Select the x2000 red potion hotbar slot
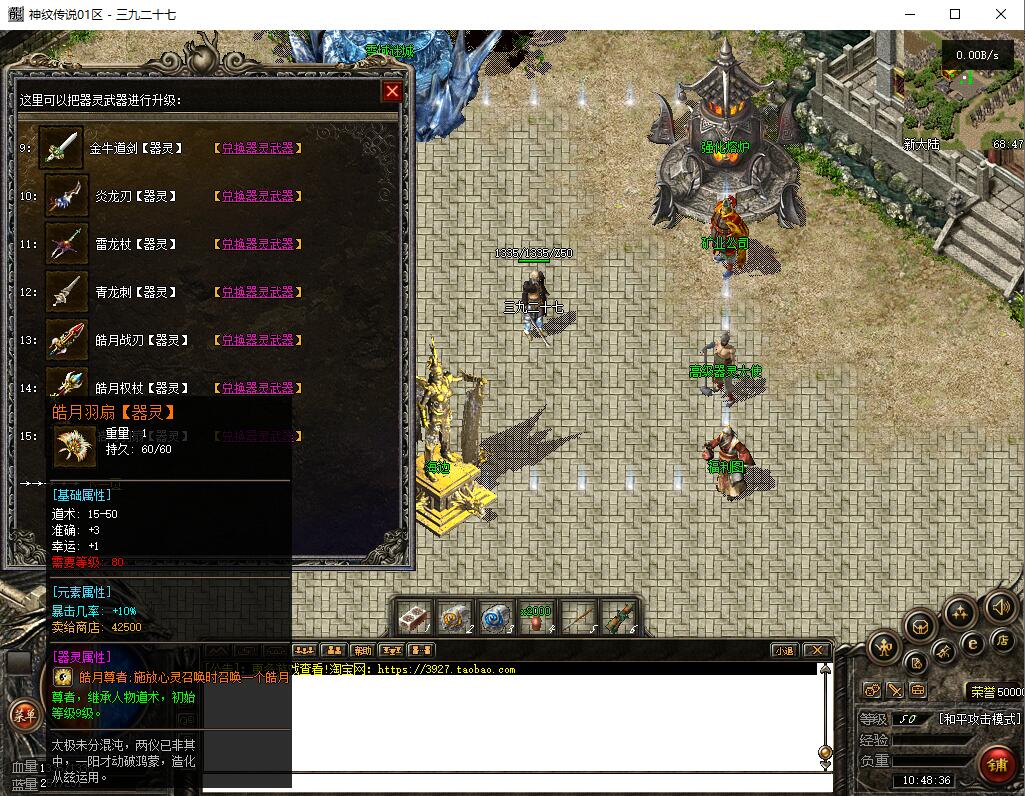The image size is (1025, 796). [x=537, y=617]
